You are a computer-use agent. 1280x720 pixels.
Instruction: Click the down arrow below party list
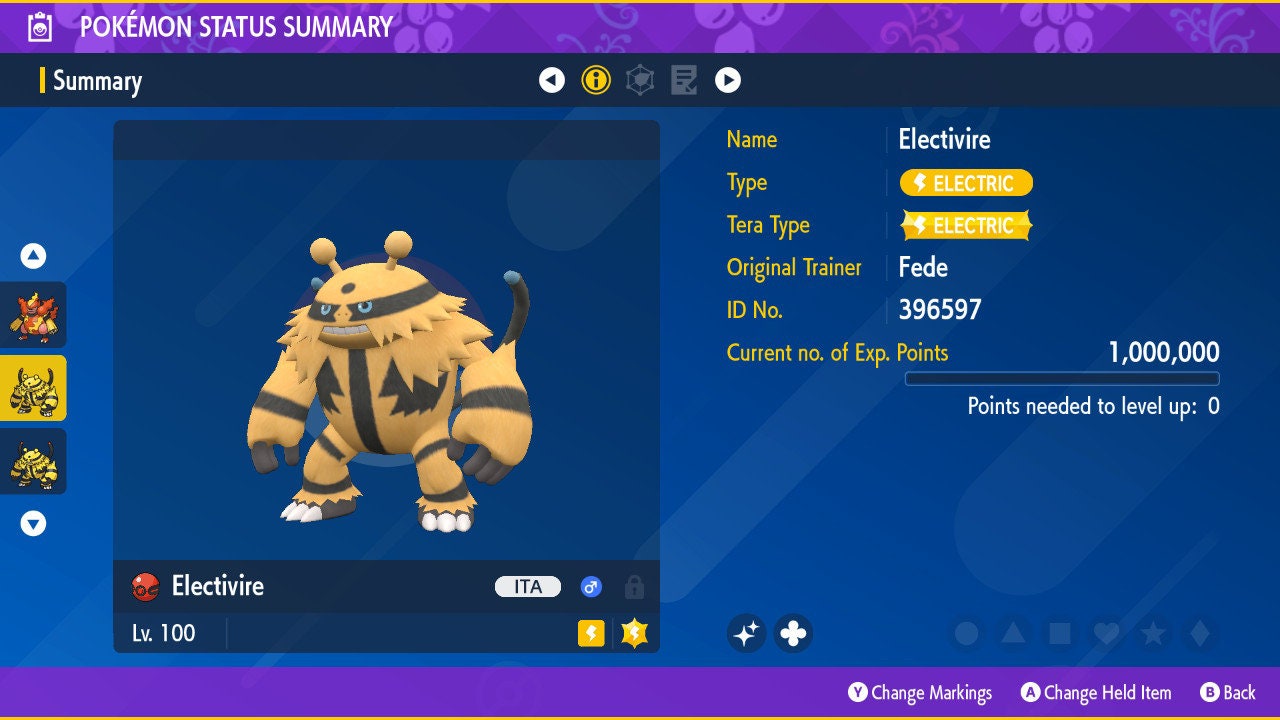click(33, 523)
